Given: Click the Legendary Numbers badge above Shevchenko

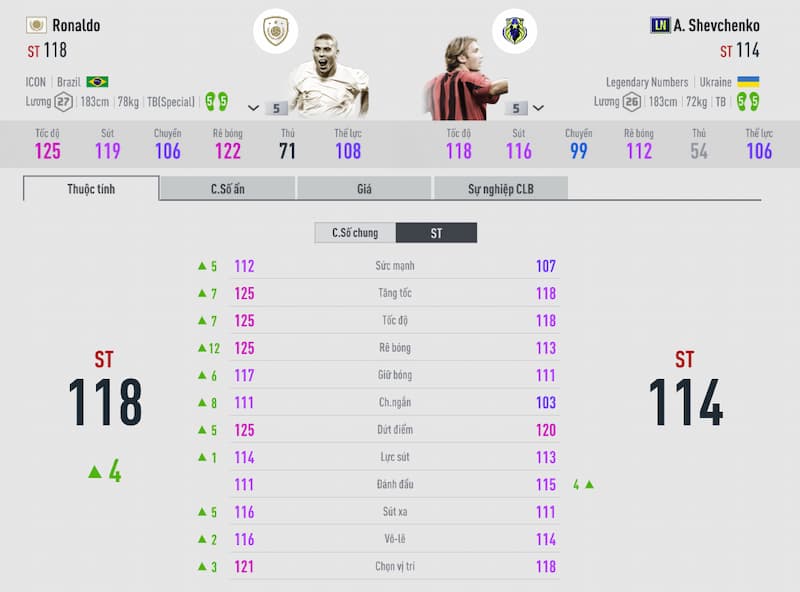Looking at the screenshot, I should (514, 30).
